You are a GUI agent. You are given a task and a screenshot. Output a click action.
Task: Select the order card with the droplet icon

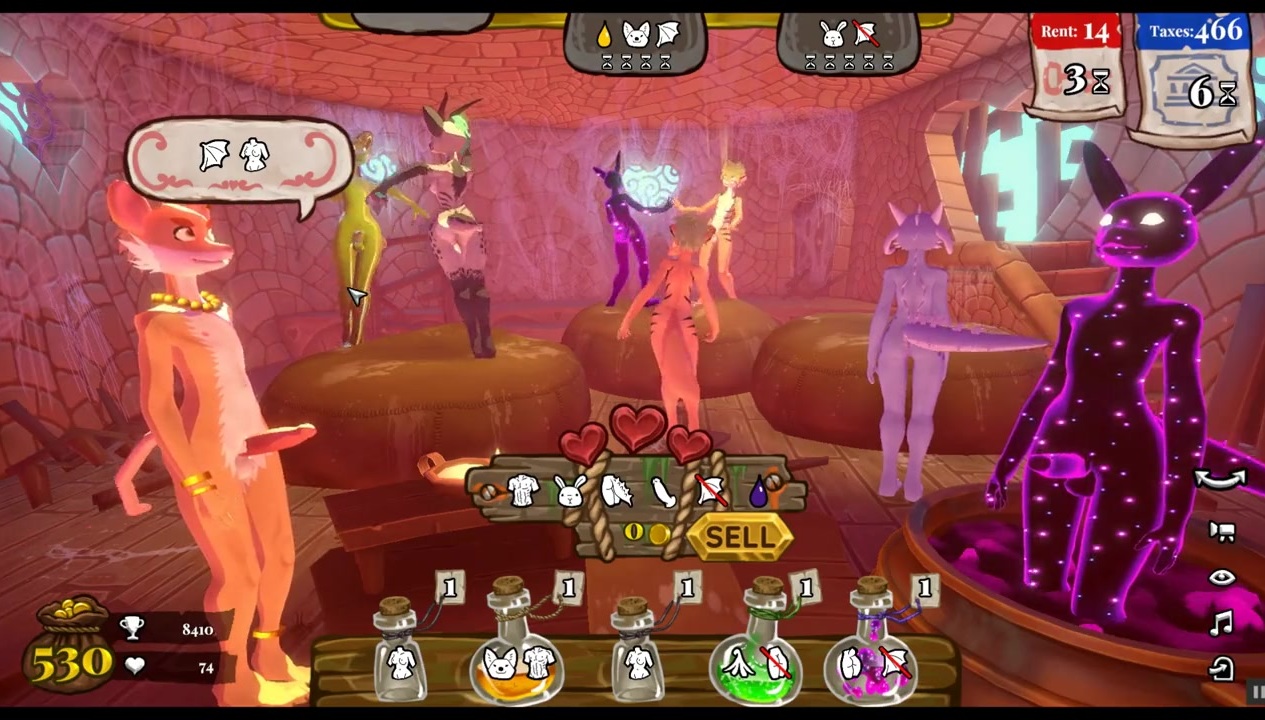click(x=635, y=43)
